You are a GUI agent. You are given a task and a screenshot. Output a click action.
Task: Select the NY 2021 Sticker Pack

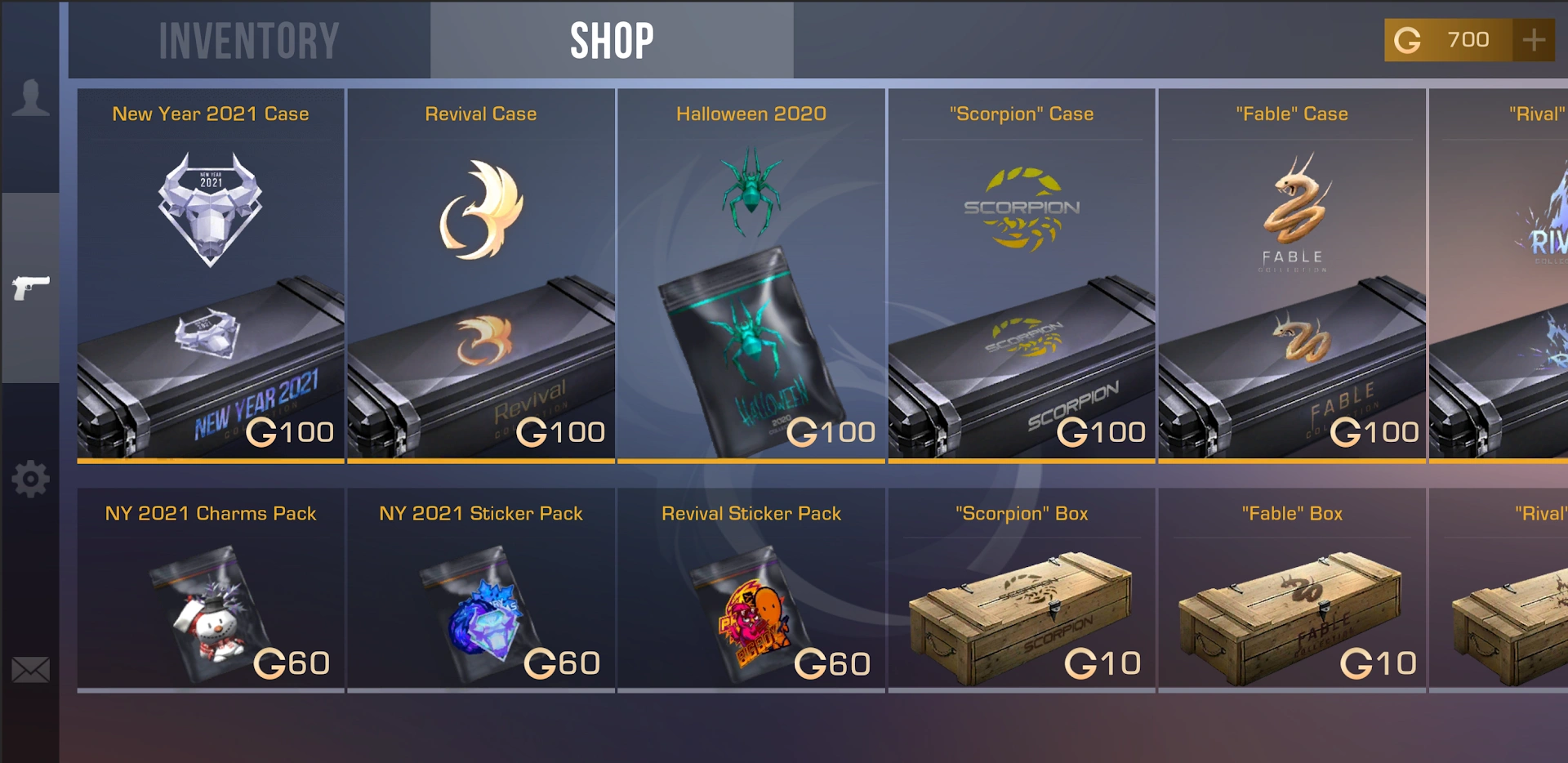tap(480, 592)
